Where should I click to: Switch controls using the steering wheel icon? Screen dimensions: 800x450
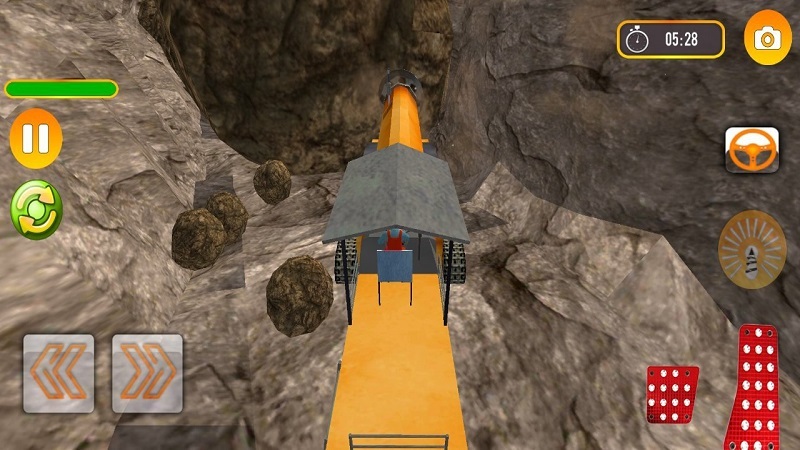point(752,150)
